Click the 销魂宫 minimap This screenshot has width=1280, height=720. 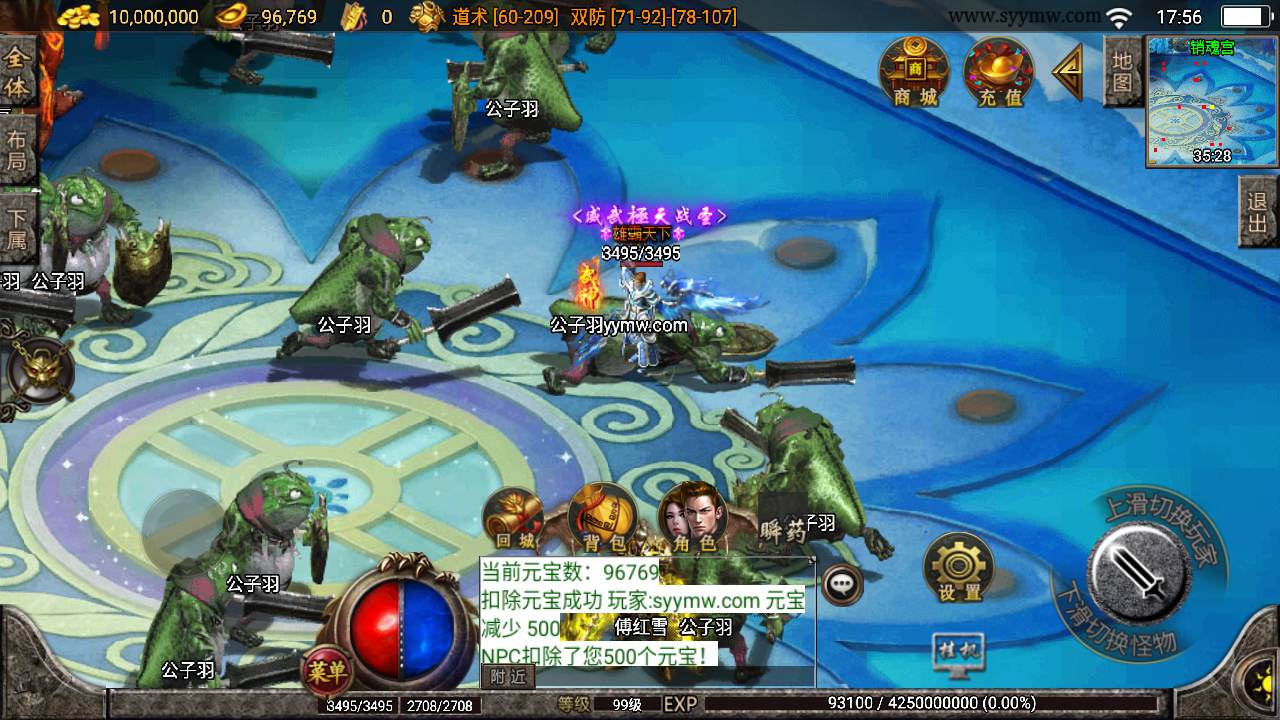click(1212, 101)
